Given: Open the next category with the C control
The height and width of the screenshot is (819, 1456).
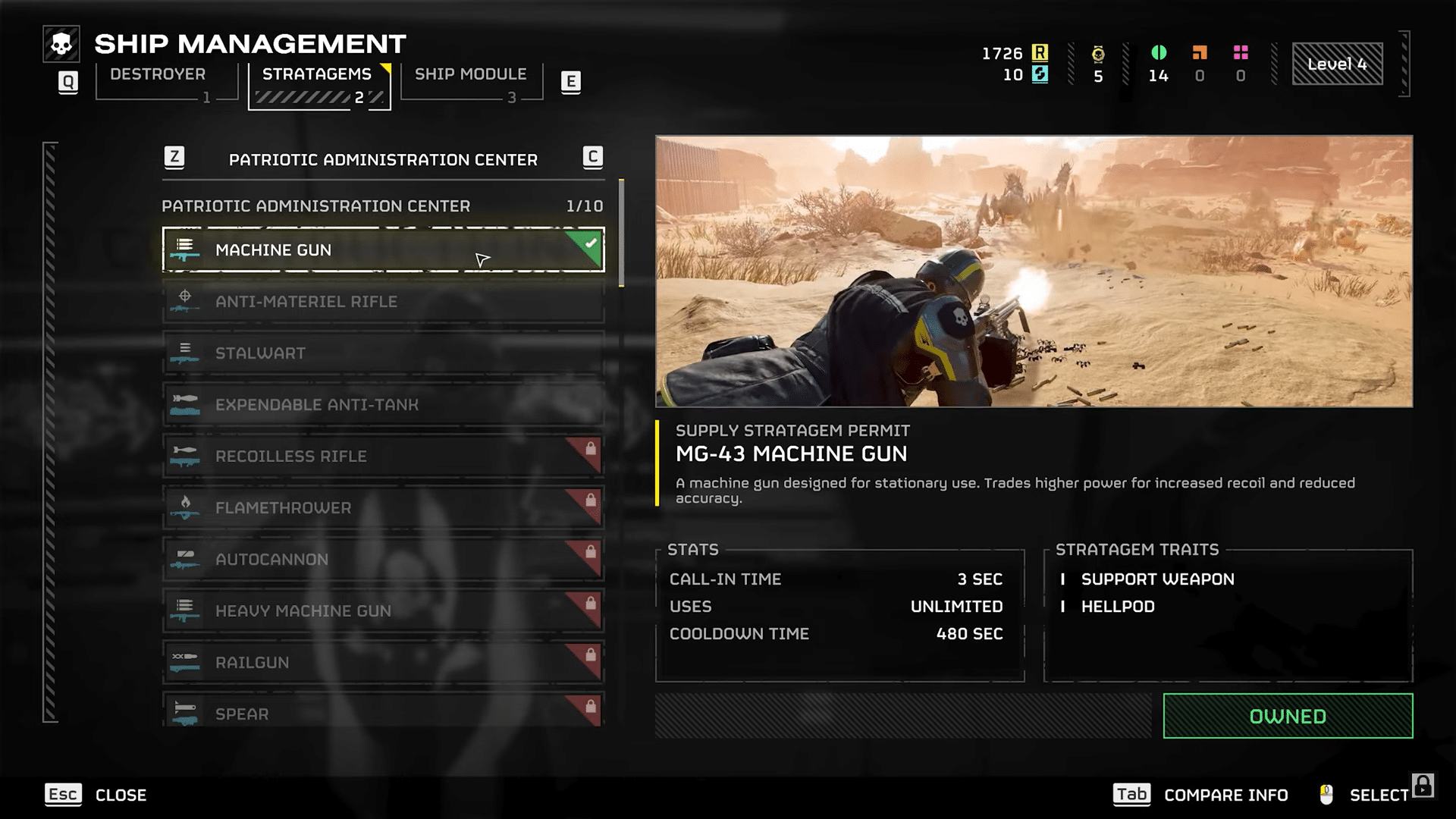Looking at the screenshot, I should (x=592, y=158).
